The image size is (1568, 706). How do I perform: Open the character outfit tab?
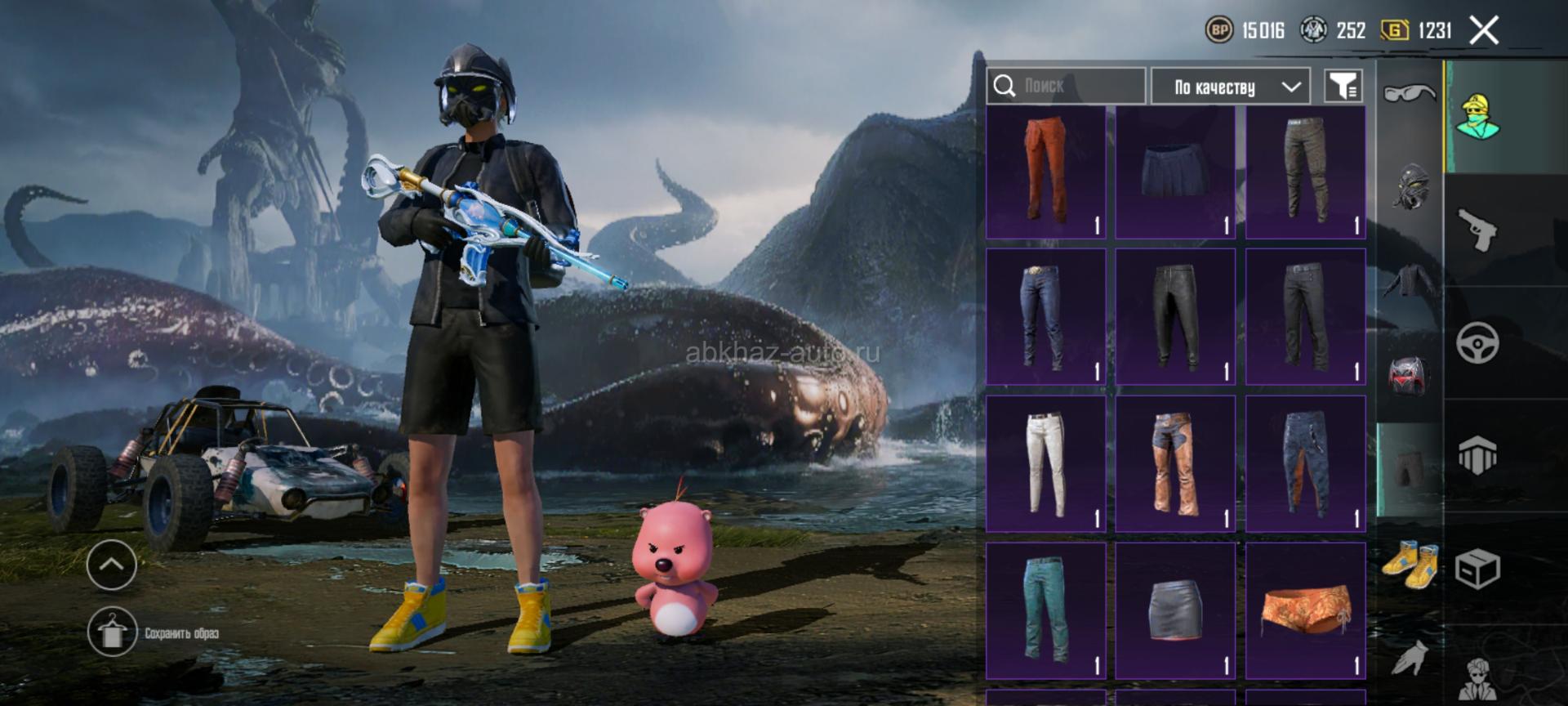point(1478,116)
